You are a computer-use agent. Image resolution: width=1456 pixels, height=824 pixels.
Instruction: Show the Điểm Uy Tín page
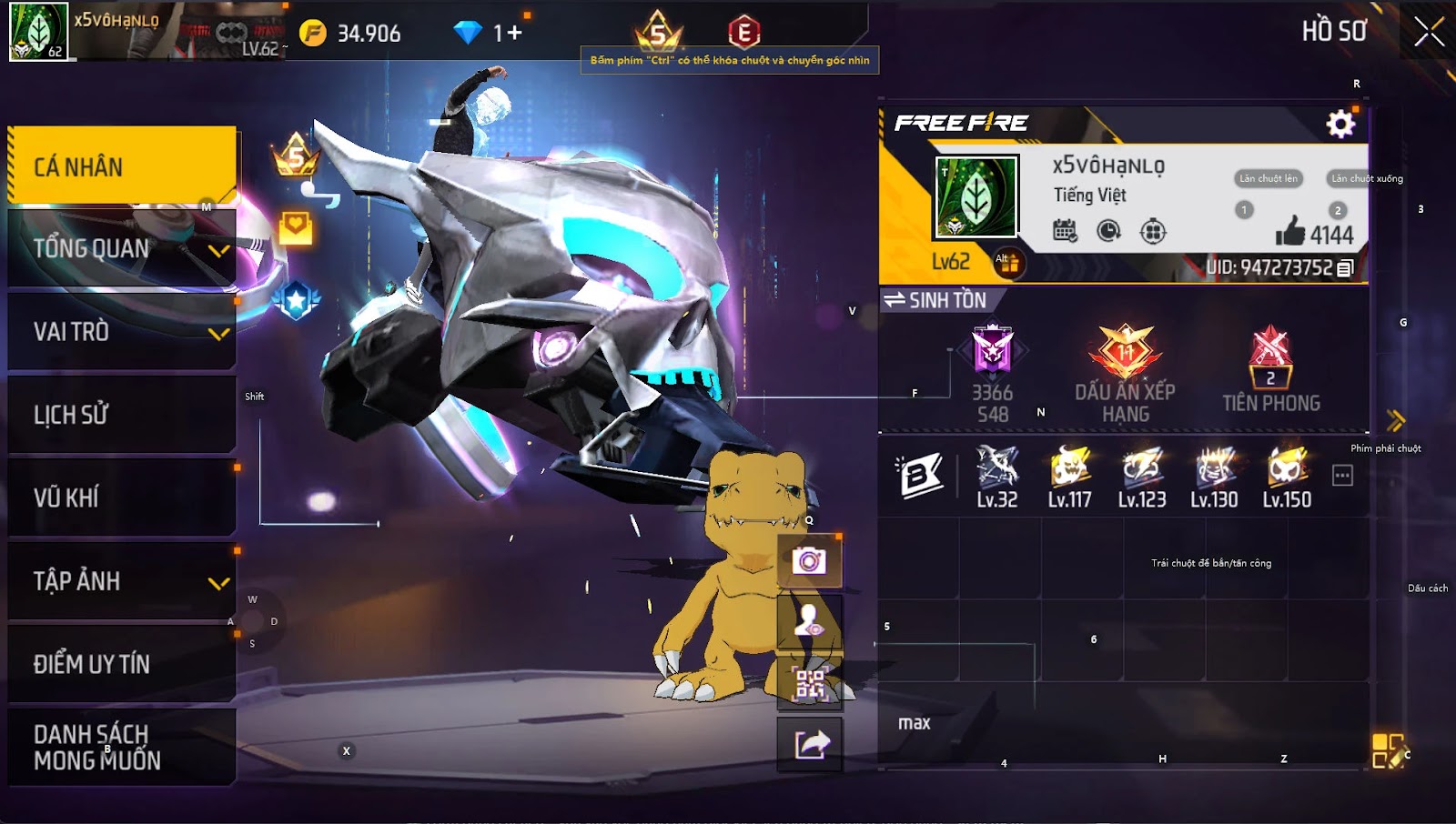click(122, 664)
